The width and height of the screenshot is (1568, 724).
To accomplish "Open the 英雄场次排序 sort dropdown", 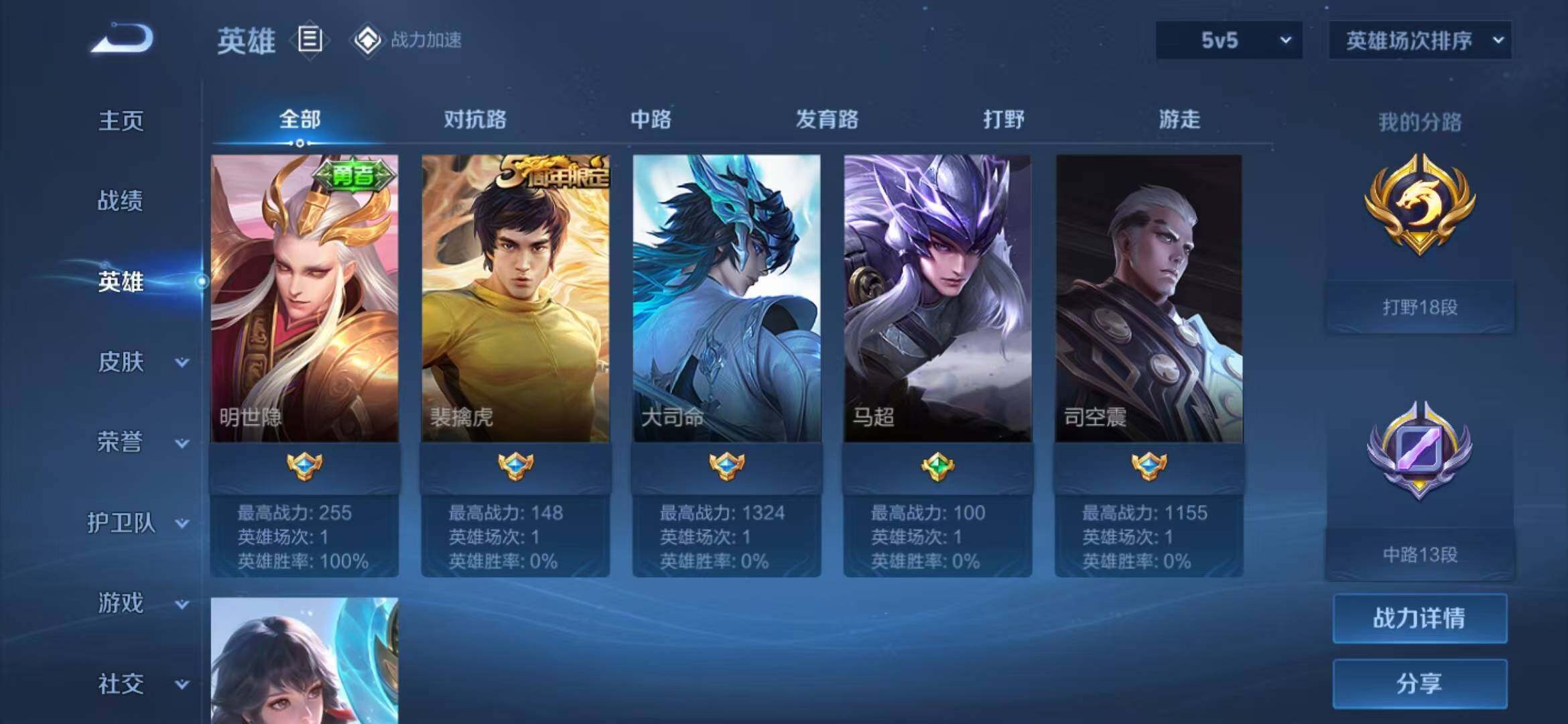I will click(1420, 40).
